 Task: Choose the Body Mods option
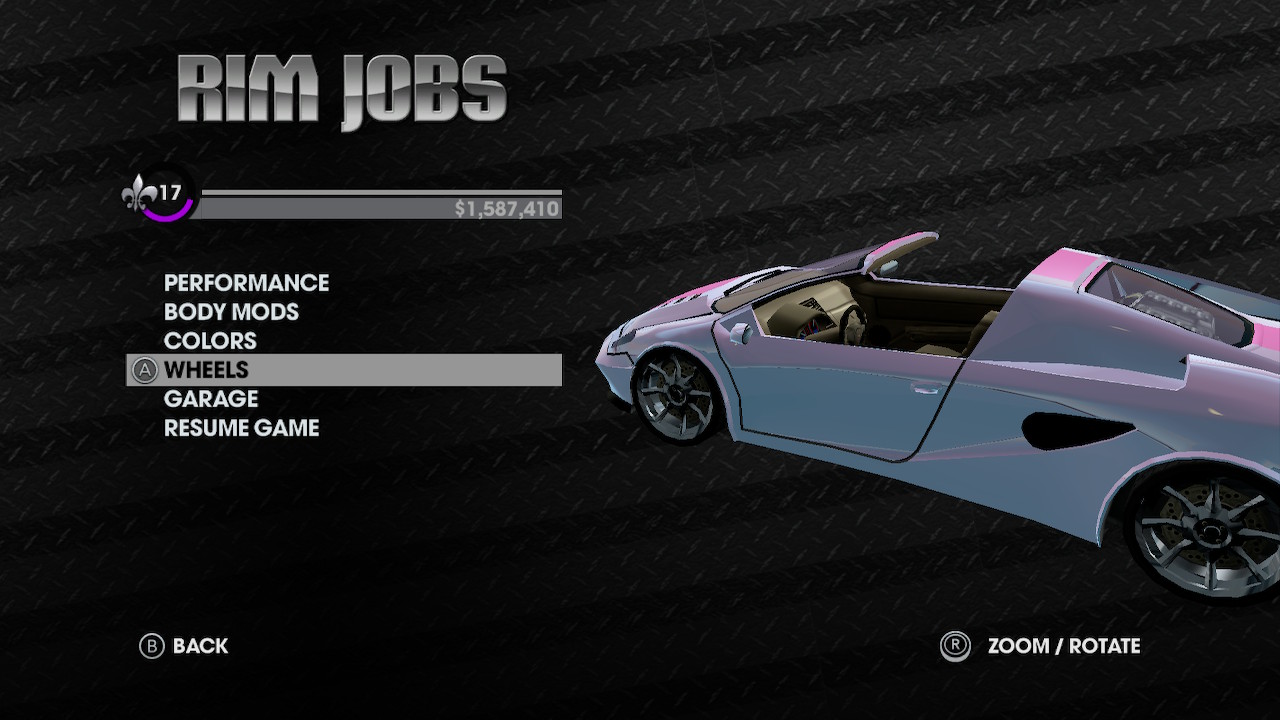(231, 312)
